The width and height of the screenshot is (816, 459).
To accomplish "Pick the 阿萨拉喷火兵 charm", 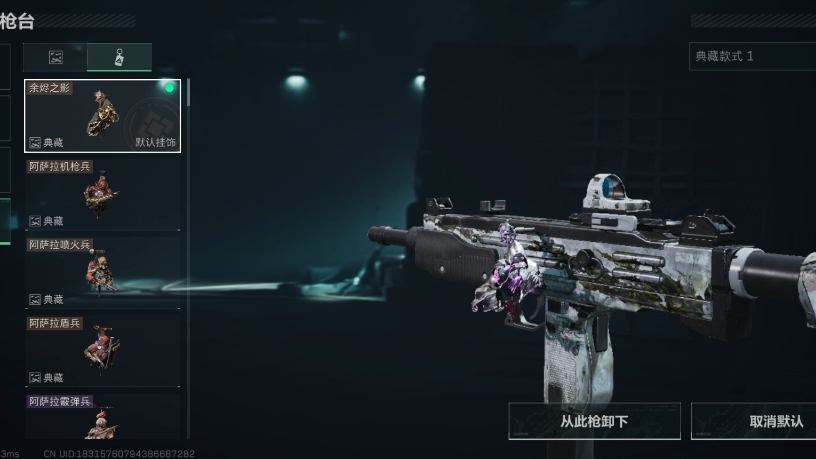I will [x=102, y=271].
